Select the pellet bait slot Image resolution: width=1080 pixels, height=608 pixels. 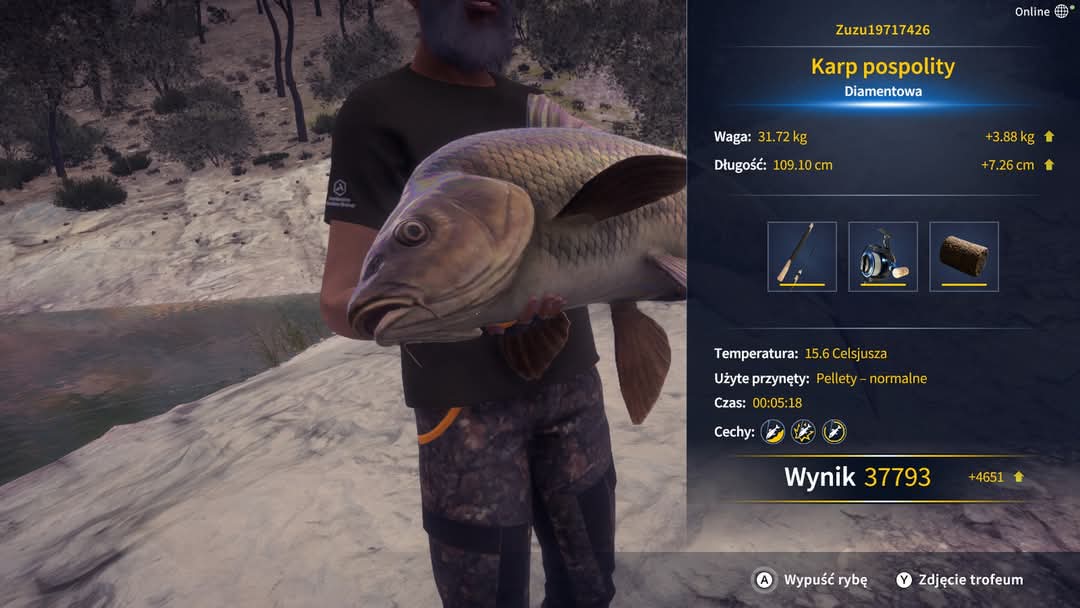[x=964, y=257]
